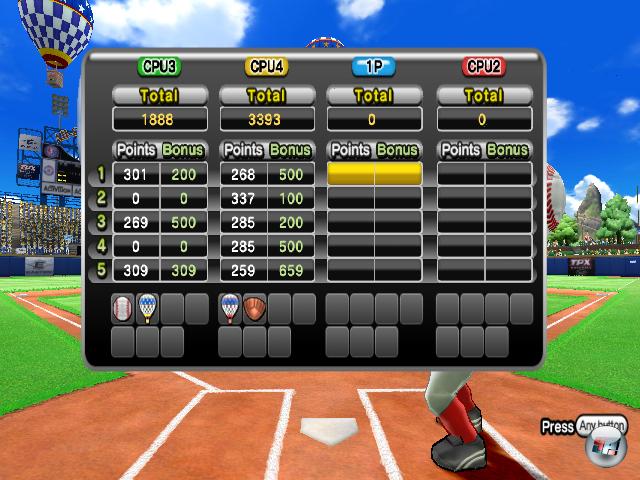640x480 pixels.
Task: Choose the blue 1P player label
Action: tap(374, 67)
